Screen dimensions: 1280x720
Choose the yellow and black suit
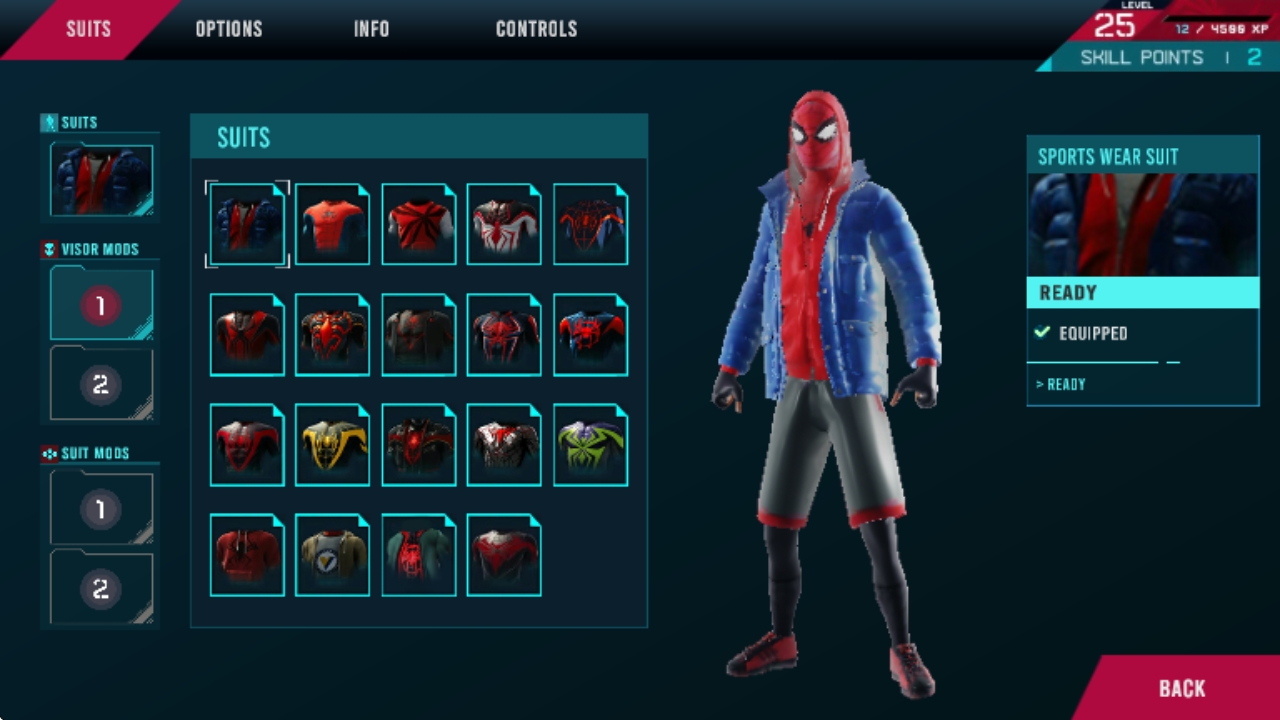[x=333, y=445]
